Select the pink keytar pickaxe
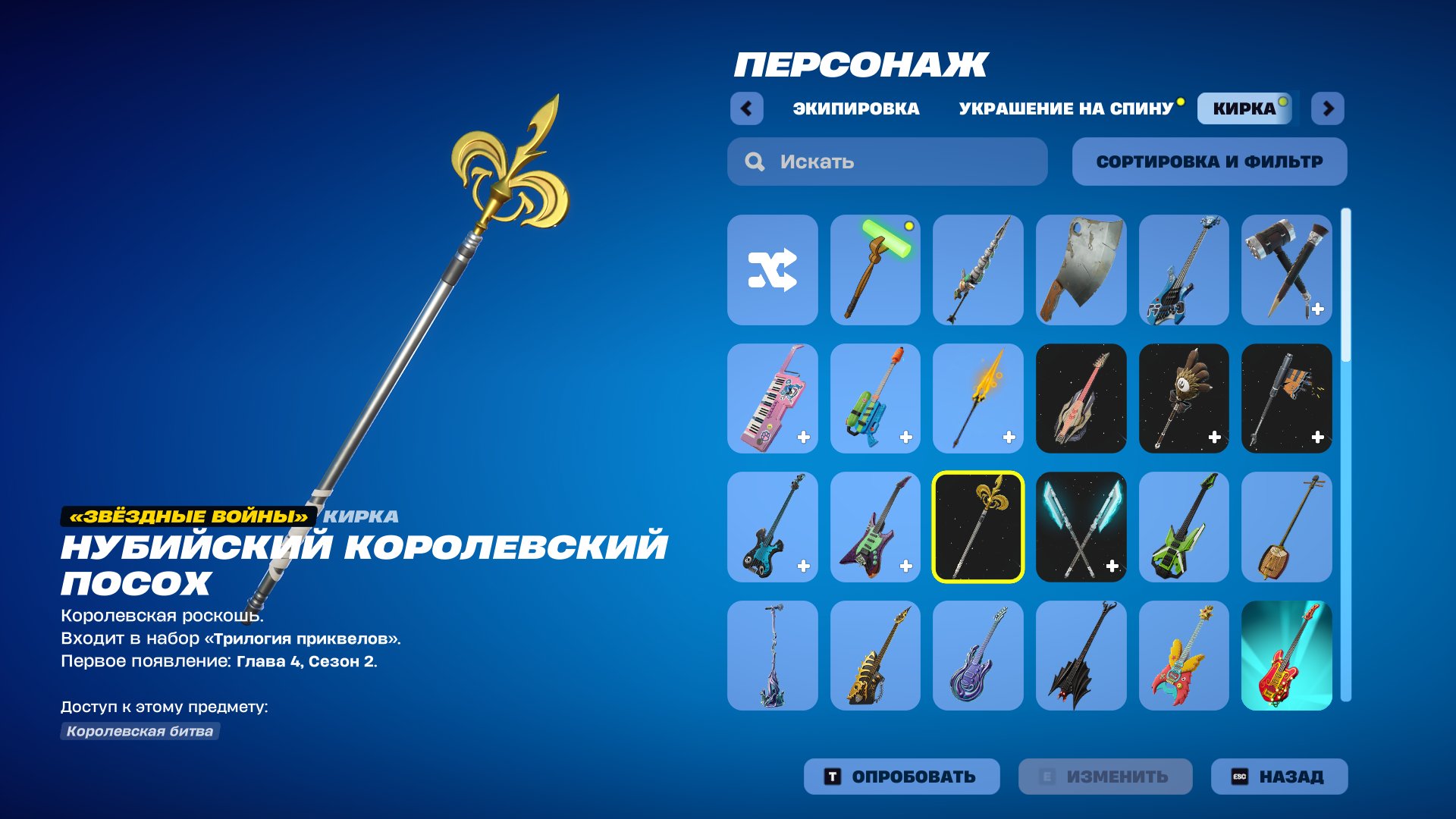The height and width of the screenshot is (819, 1456). (x=772, y=398)
